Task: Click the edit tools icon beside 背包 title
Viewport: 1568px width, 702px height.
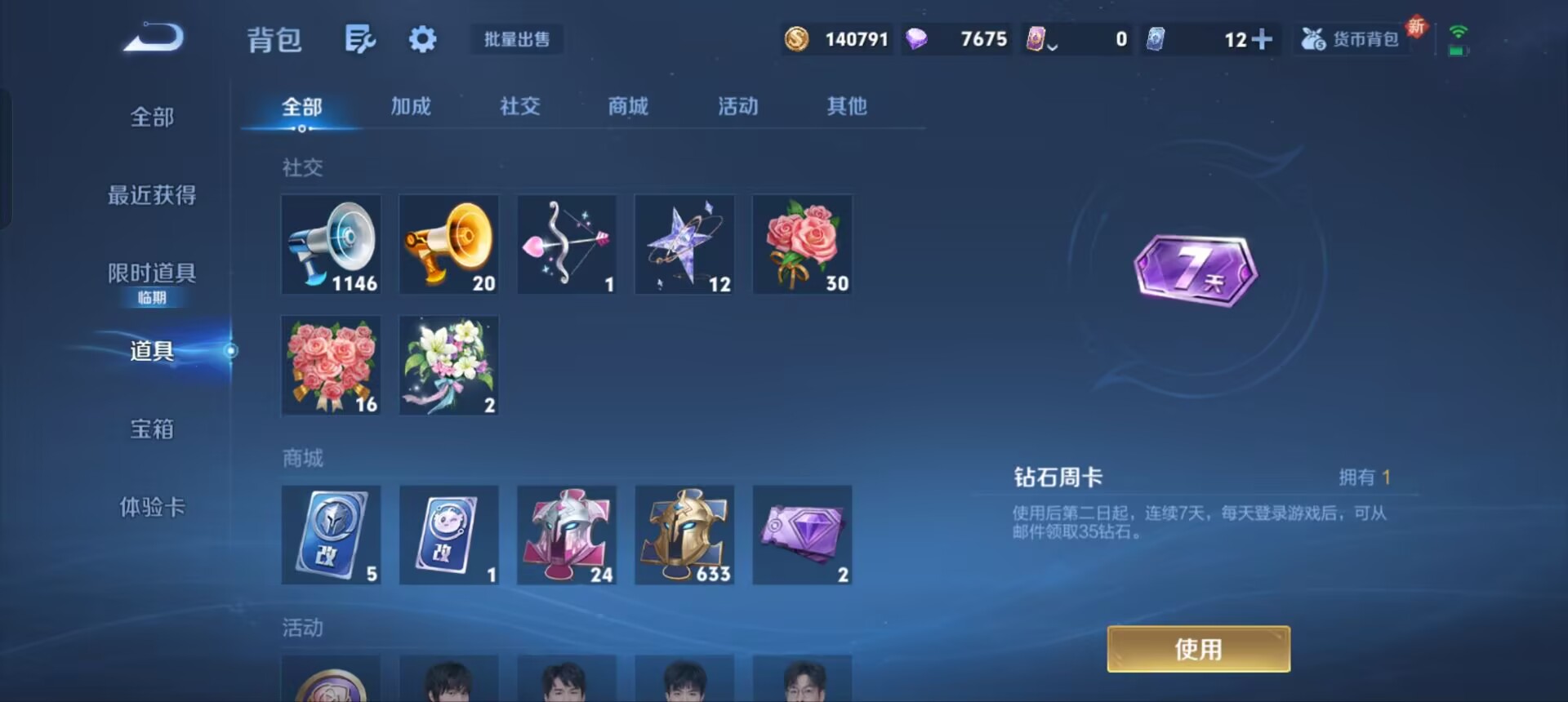Action: pos(361,38)
